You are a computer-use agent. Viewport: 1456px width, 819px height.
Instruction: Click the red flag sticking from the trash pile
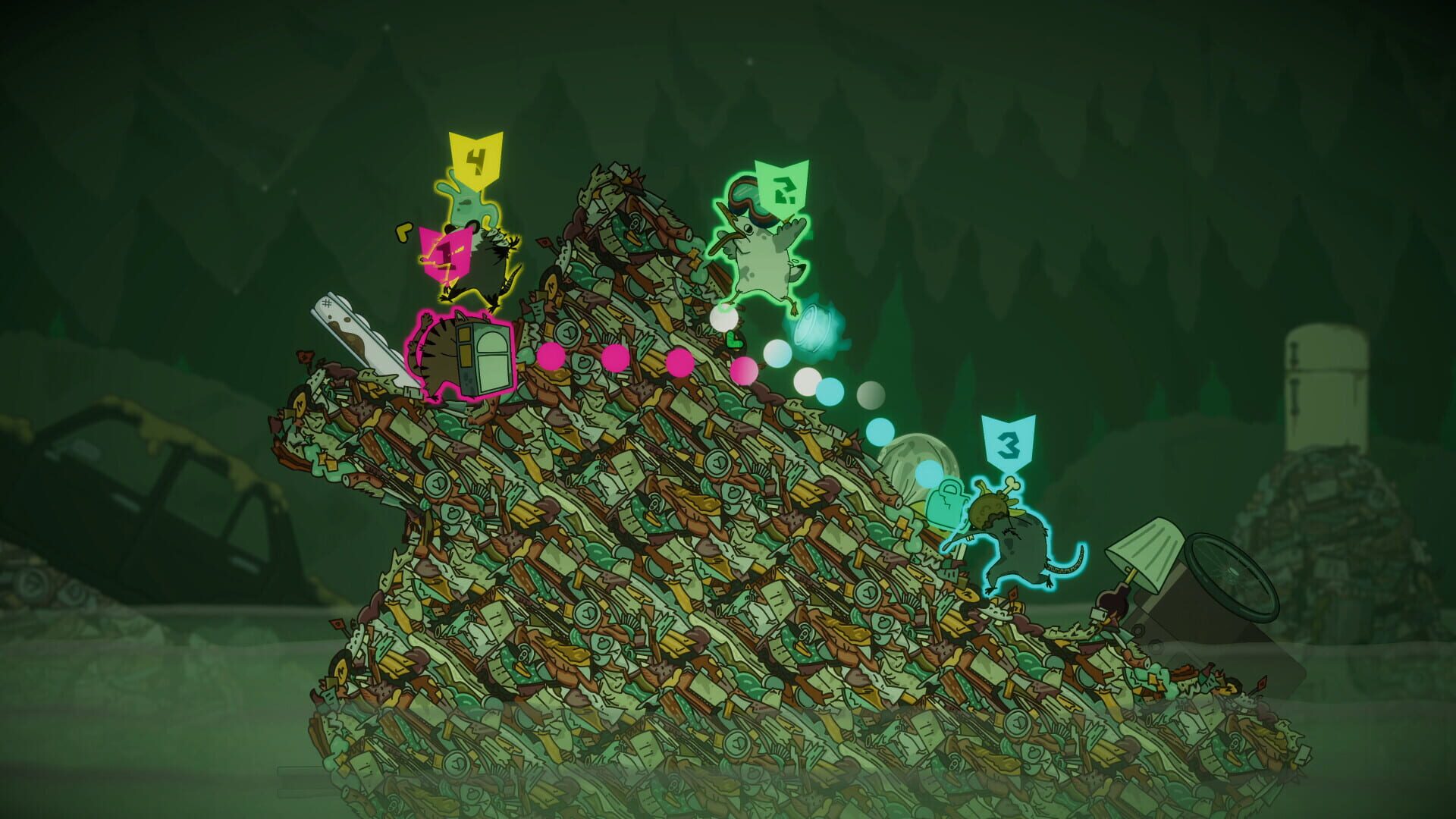point(544,243)
